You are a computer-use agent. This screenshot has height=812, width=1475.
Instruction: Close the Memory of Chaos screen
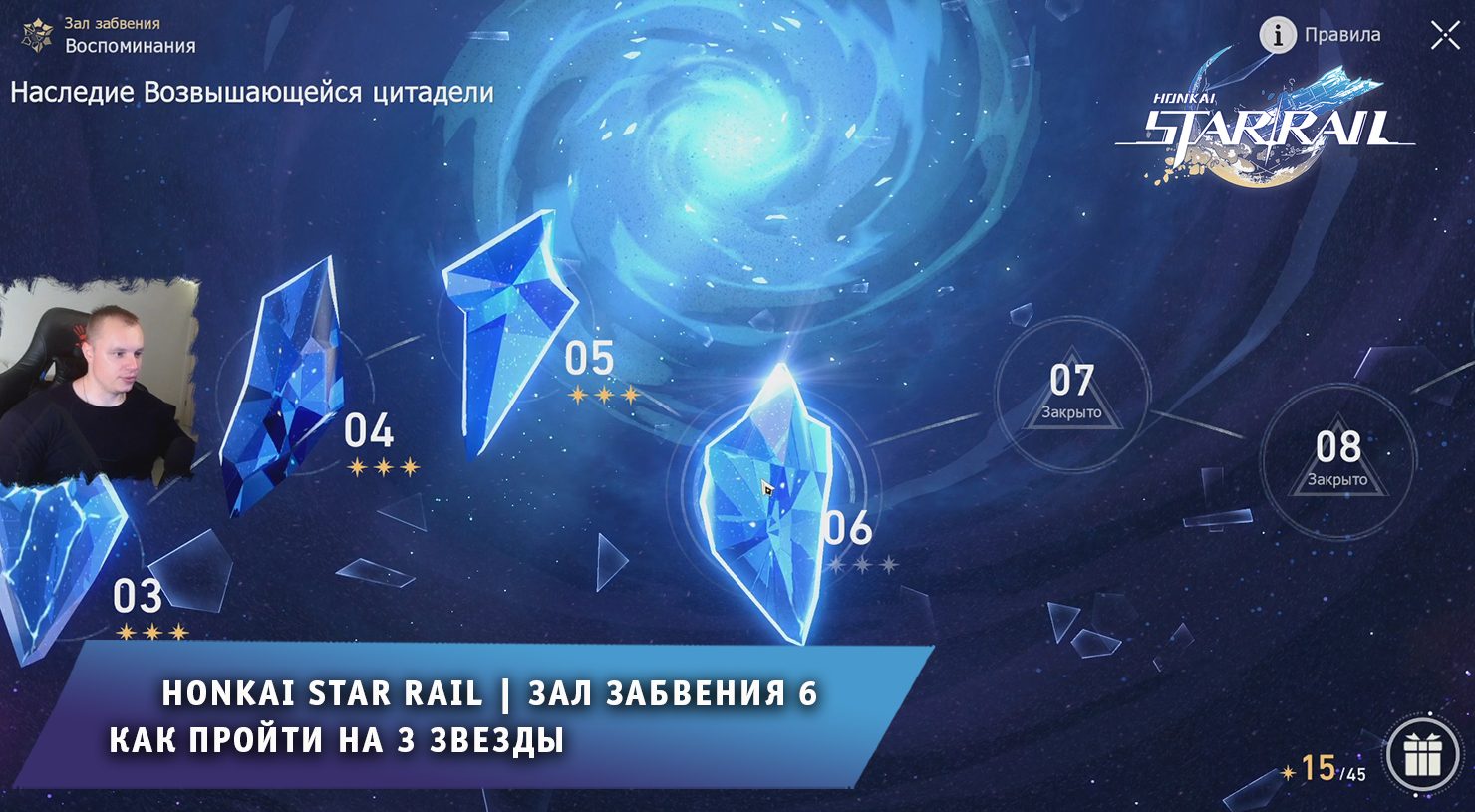point(1444,34)
